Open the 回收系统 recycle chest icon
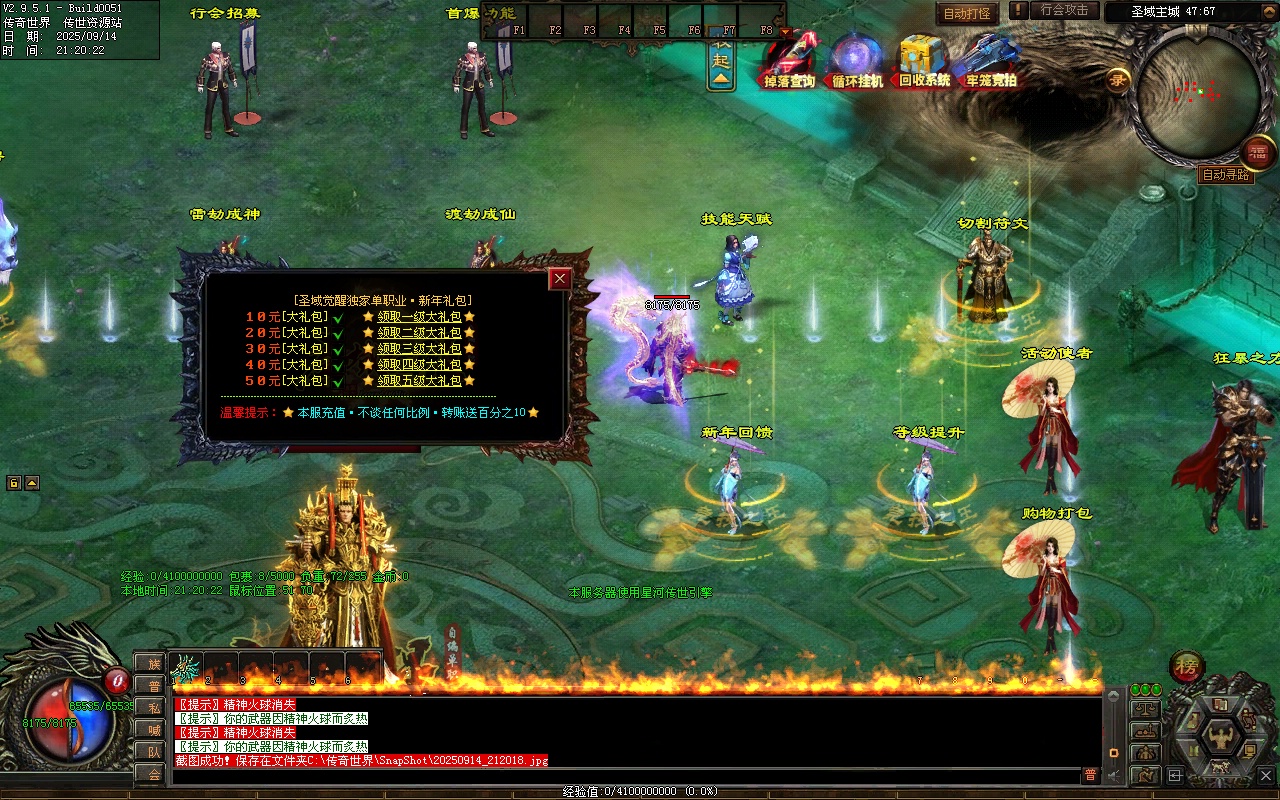 coord(924,60)
